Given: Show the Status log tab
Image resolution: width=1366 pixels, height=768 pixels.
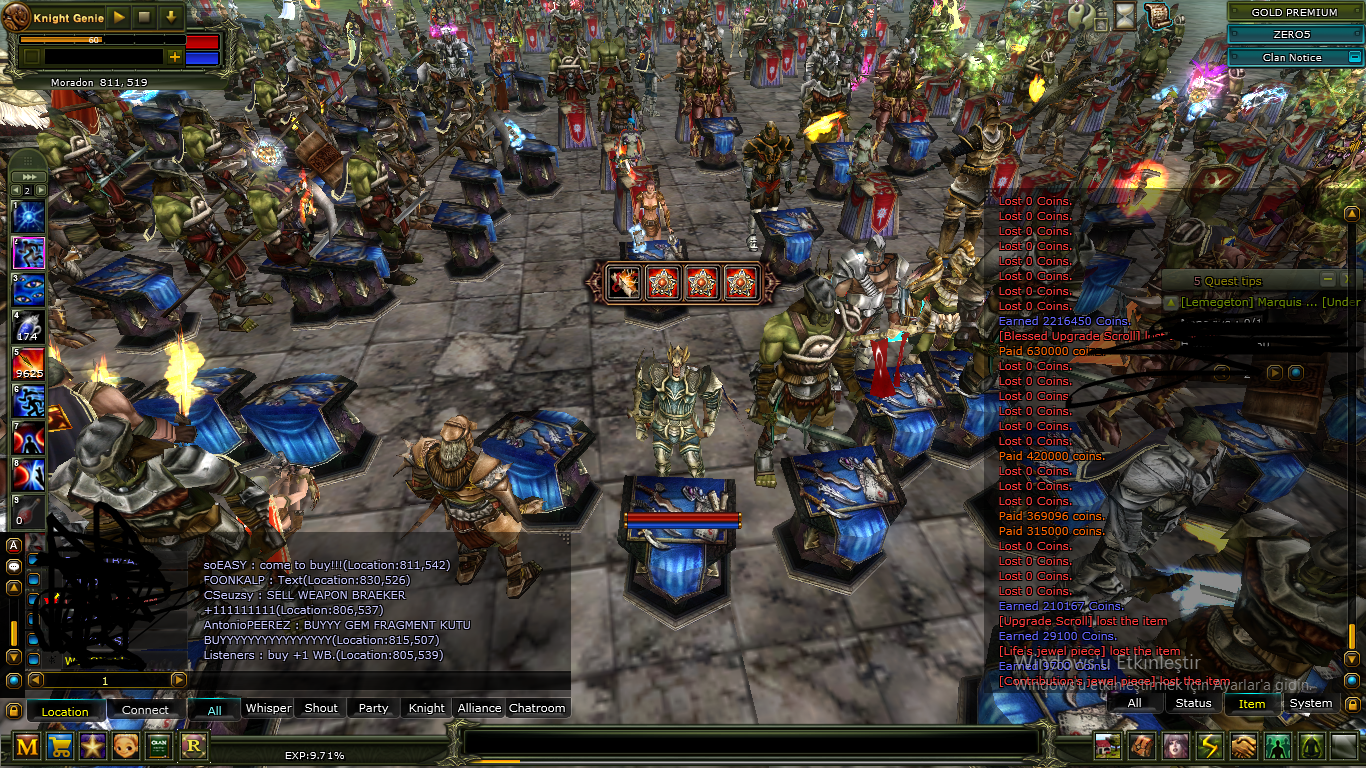Looking at the screenshot, I should 1193,703.
